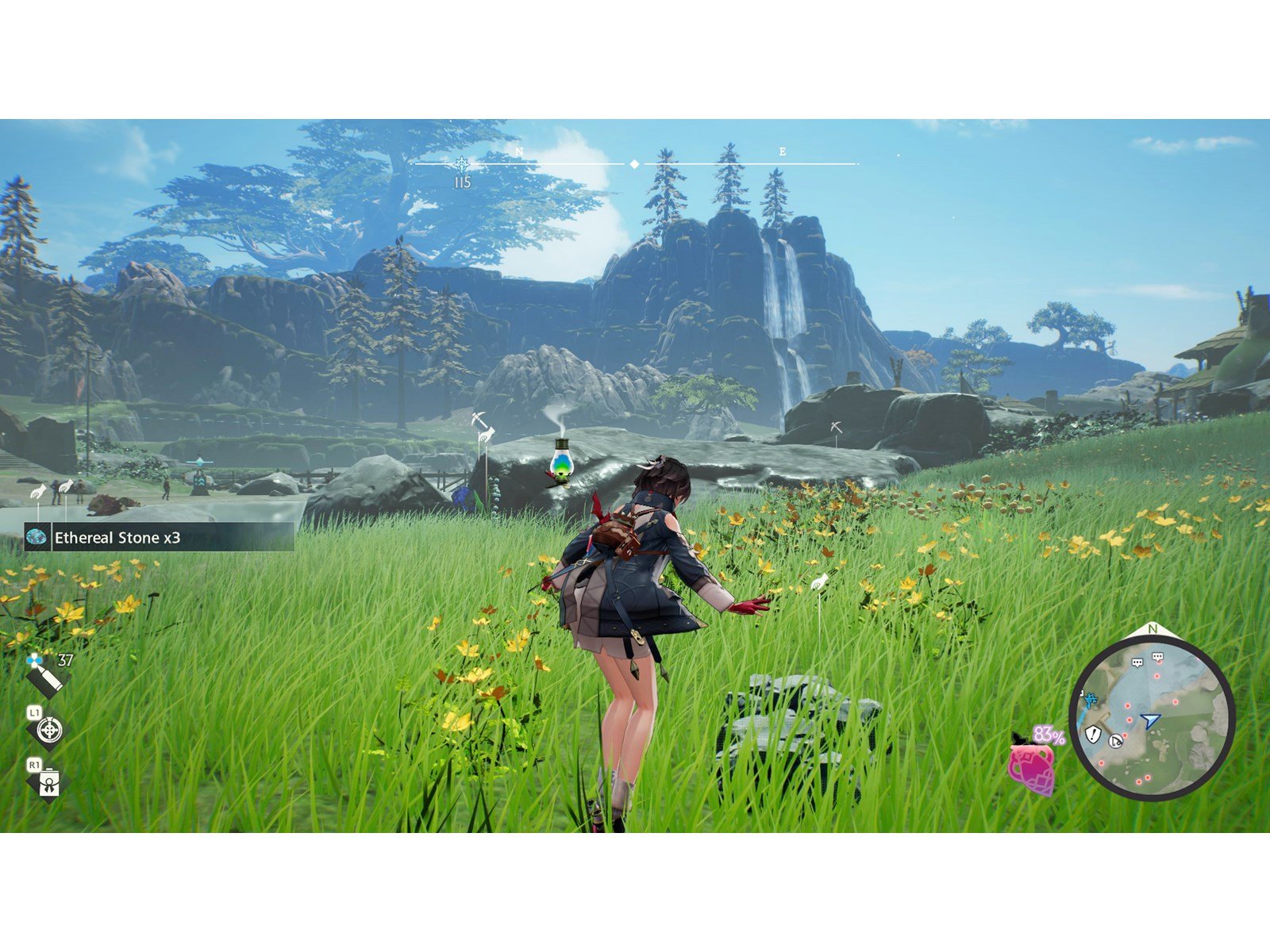Click the dialogue bubble marker on the minimap
Image resolution: width=1270 pixels, height=952 pixels.
(x=1137, y=662)
